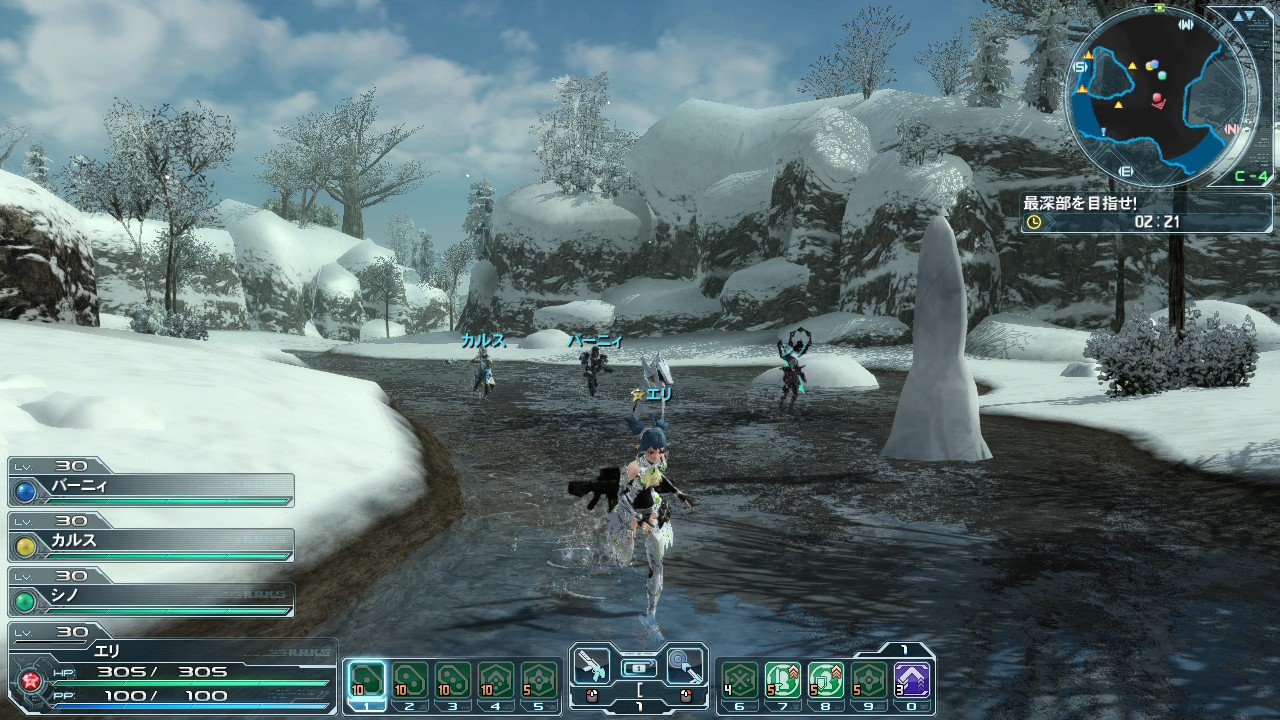Screen dimensions: 1280x720
Task: Select hotbar slot 1 item
Action: [x=367, y=680]
